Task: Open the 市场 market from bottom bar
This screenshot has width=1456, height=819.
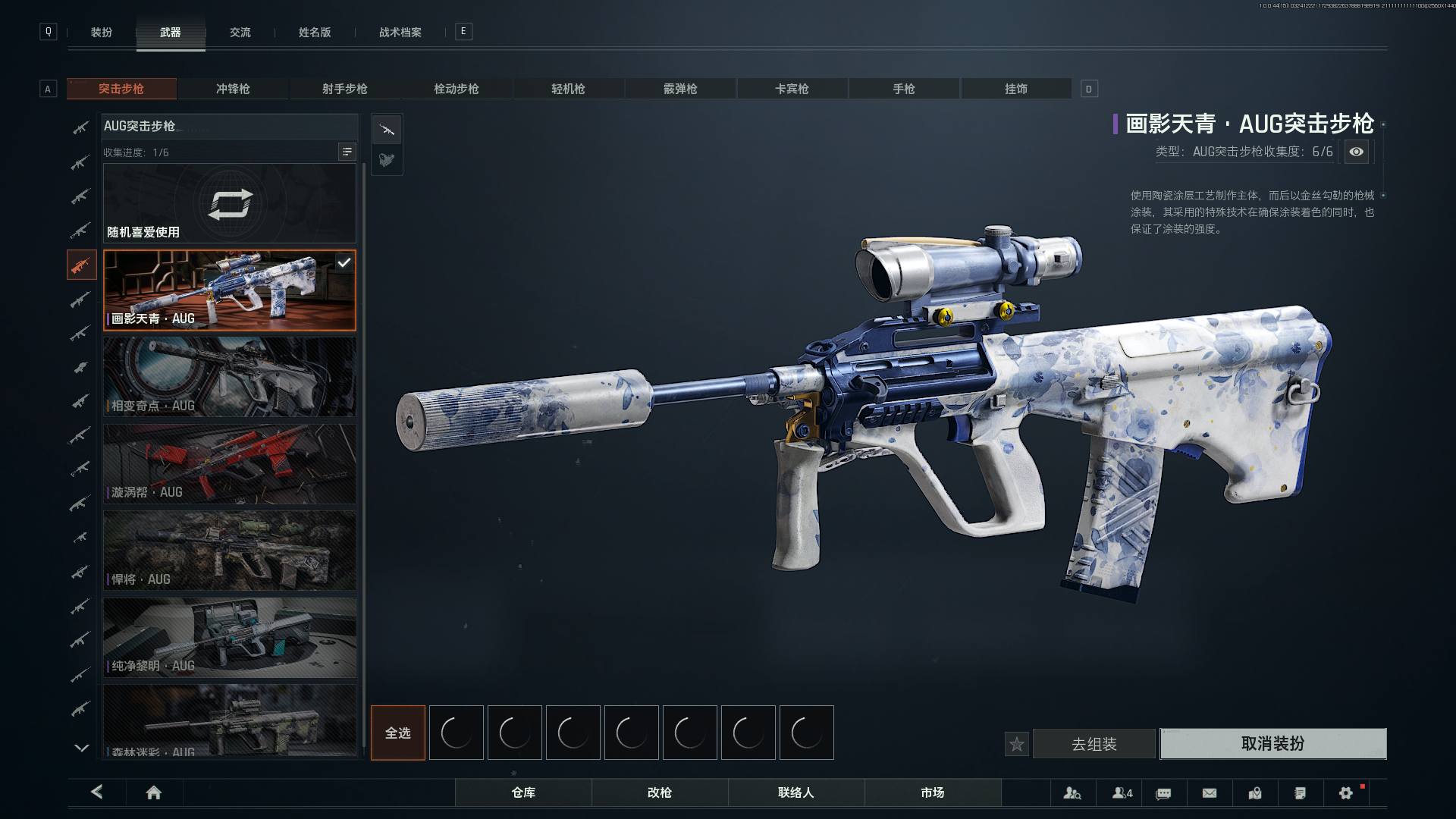Action: click(932, 792)
